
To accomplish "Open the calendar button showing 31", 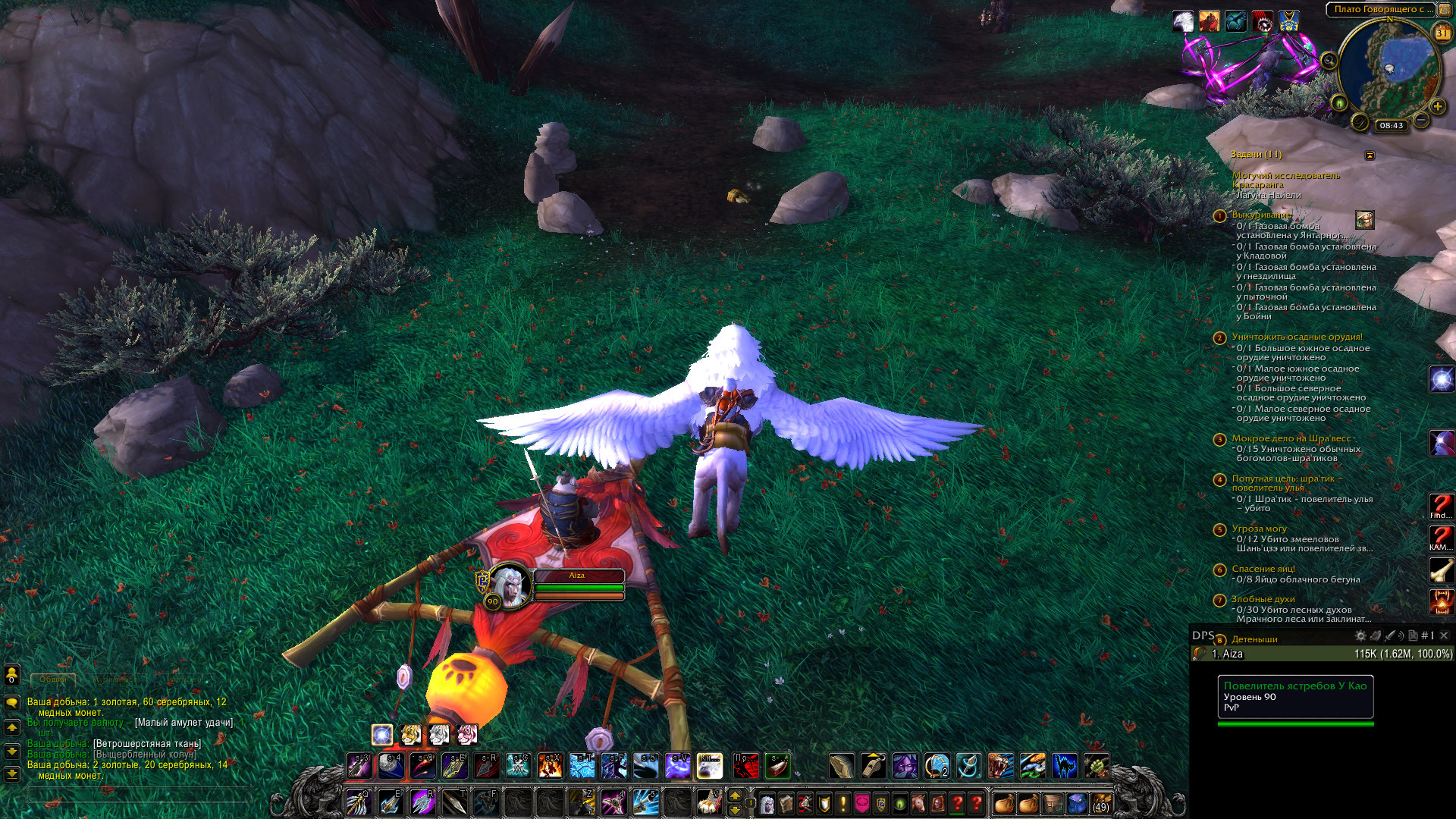I will (x=1442, y=33).
